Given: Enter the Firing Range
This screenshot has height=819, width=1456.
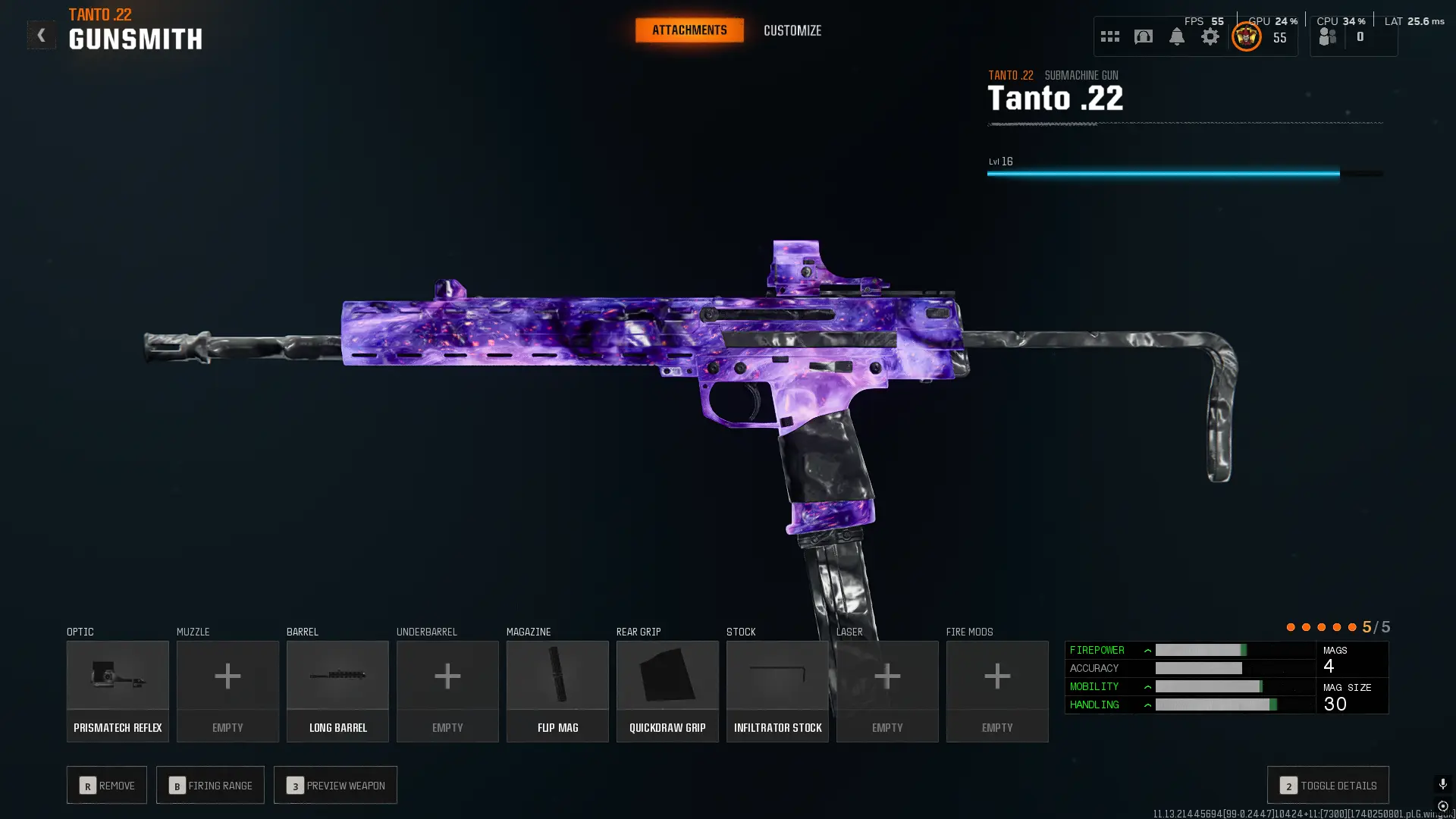Looking at the screenshot, I should pyautogui.click(x=210, y=785).
